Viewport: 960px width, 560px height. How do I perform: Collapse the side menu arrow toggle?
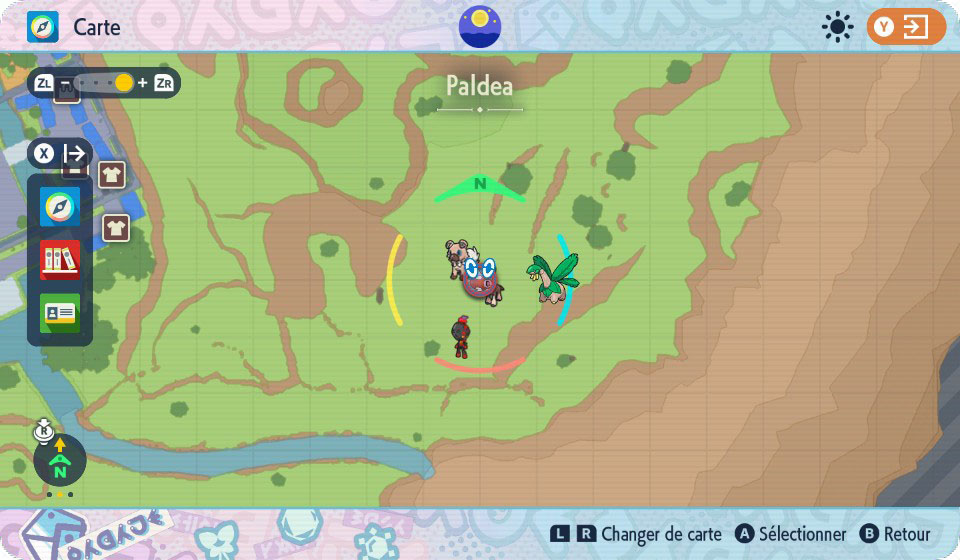tap(74, 154)
